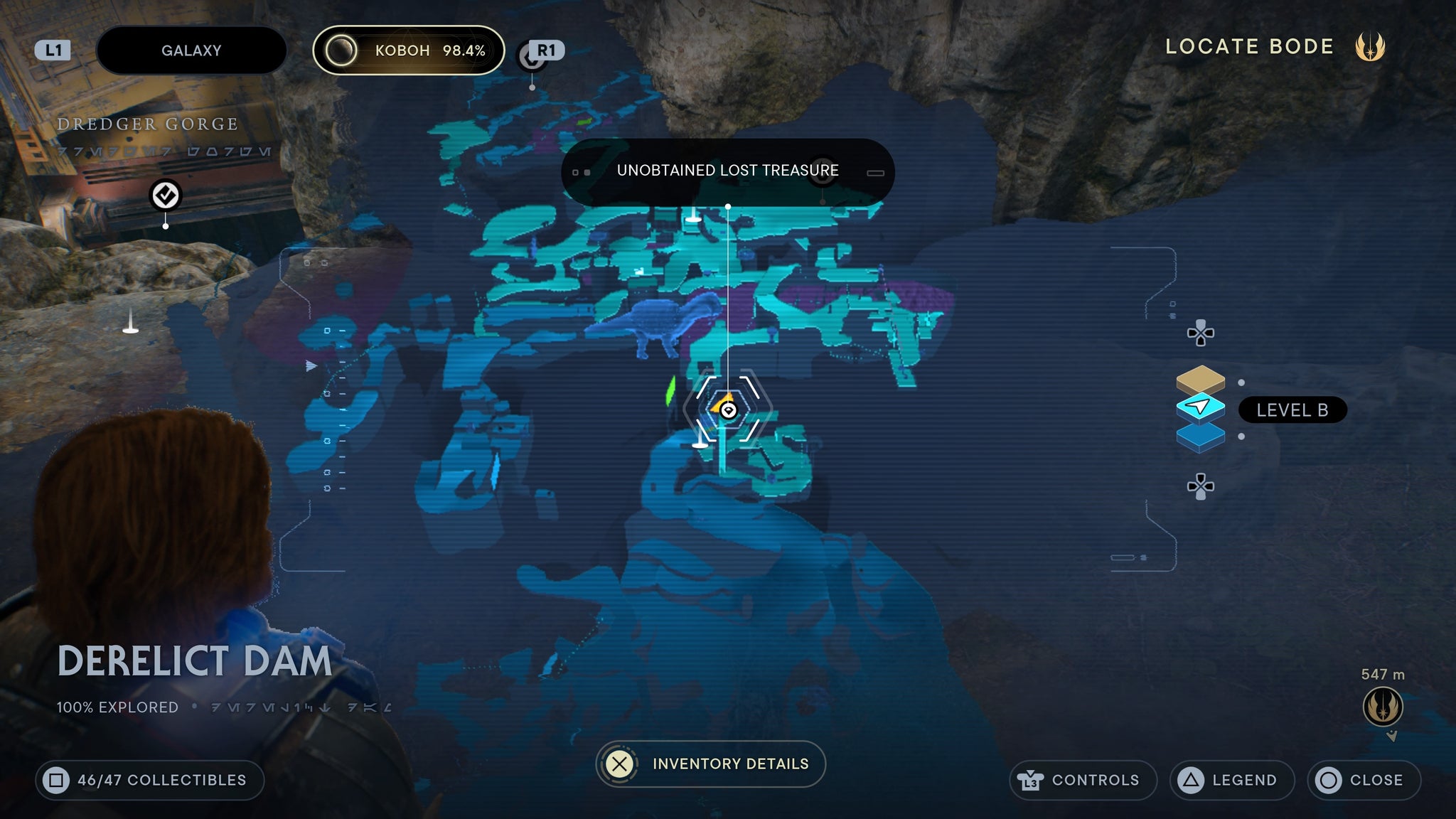Select the current Level B layer

[x=1201, y=407]
